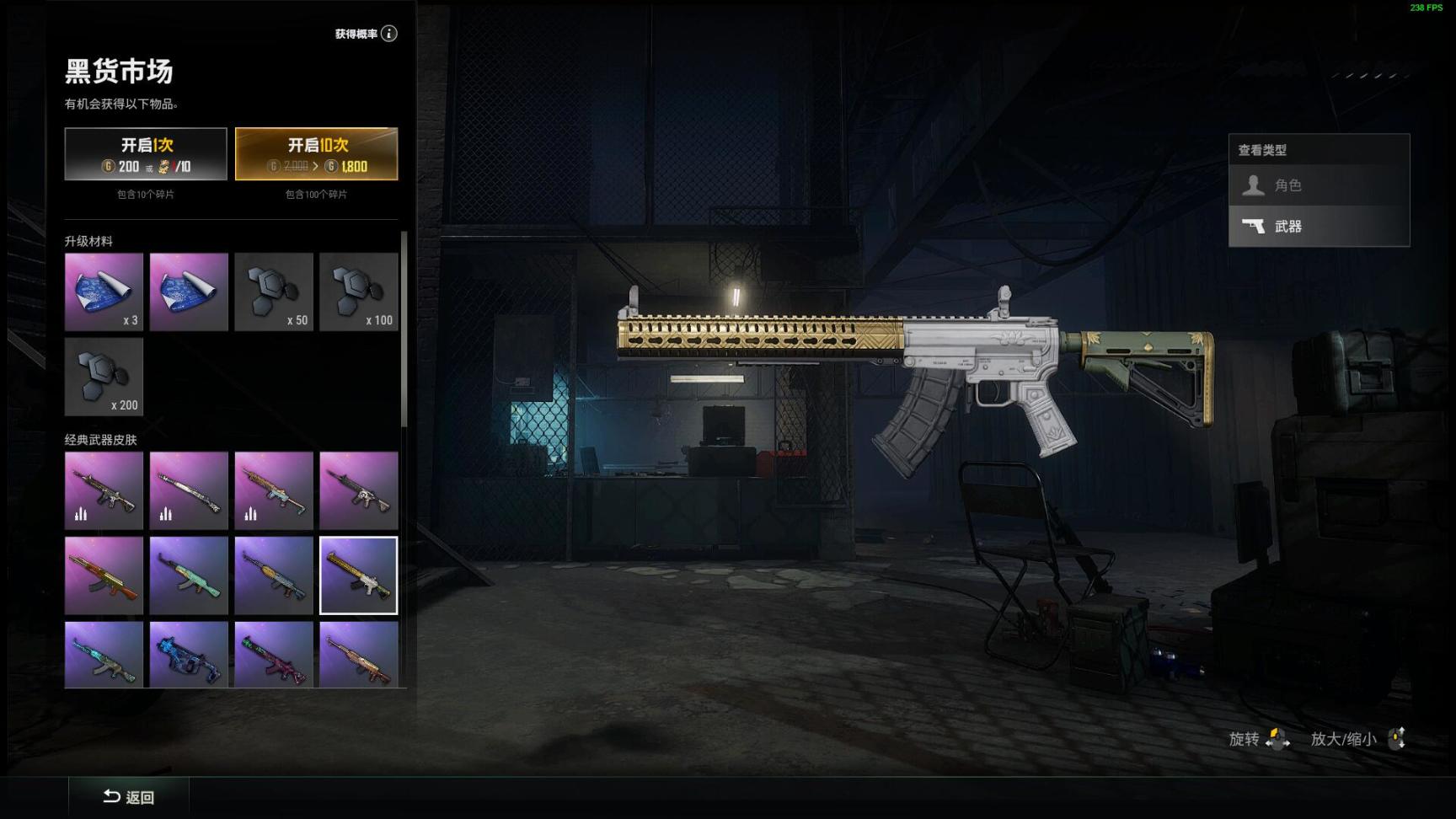The height and width of the screenshot is (819, 1456).
Task: Open the crate ten times with 开启10次
Action: [x=316, y=153]
